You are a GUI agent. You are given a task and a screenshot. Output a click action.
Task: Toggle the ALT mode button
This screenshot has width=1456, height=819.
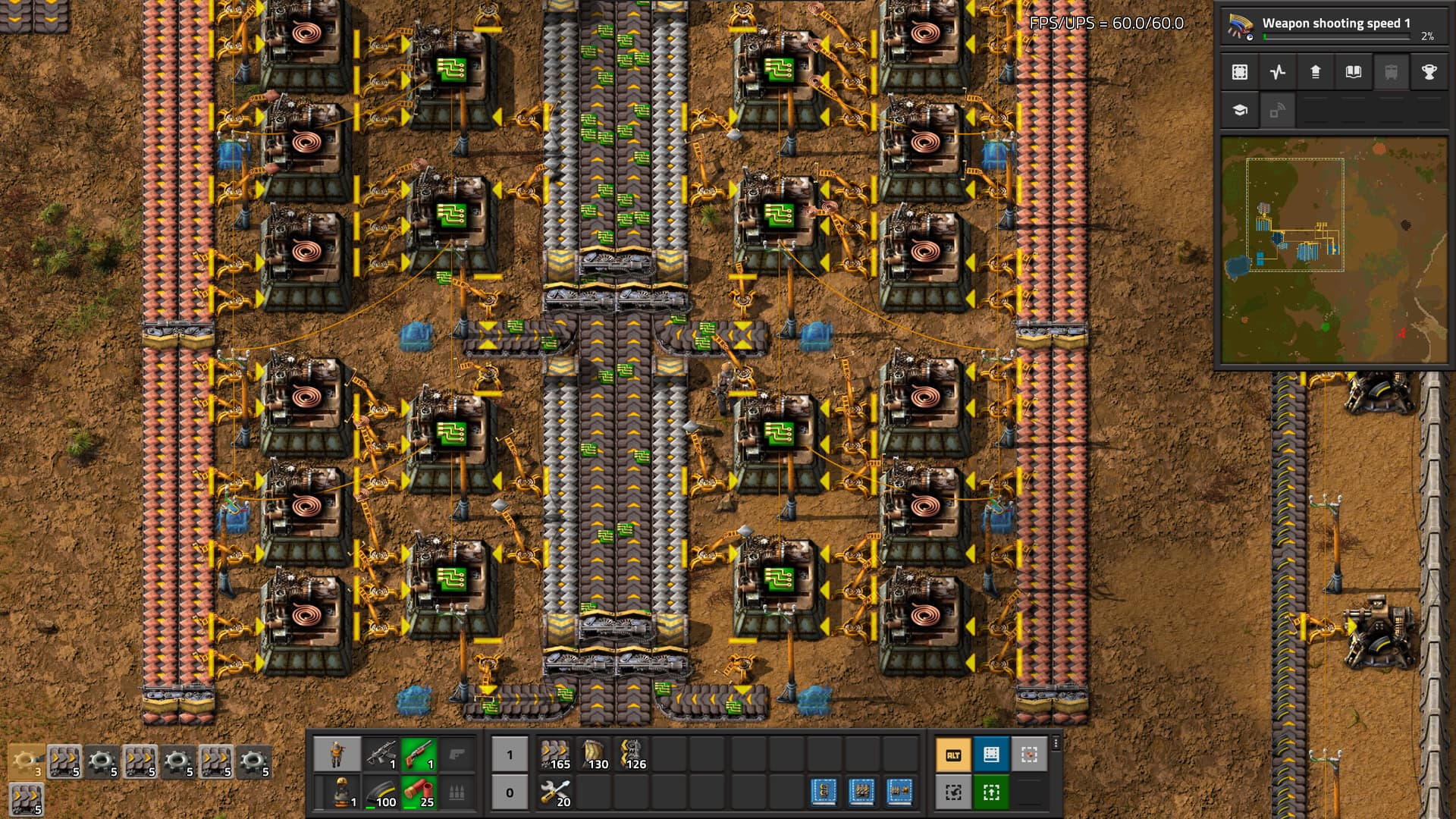[x=953, y=755]
